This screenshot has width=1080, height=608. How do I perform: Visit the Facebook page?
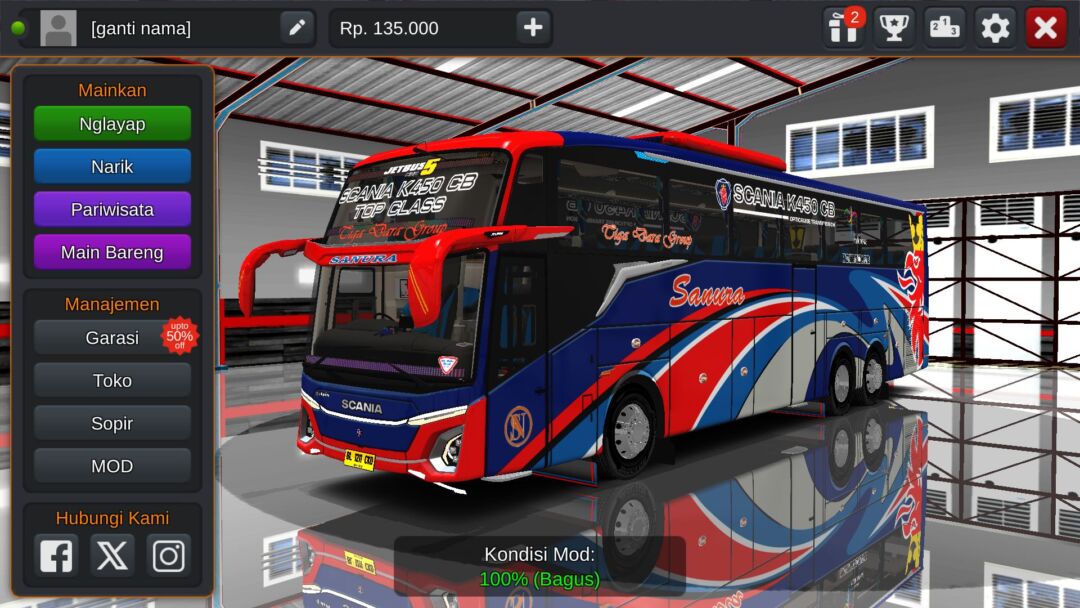click(x=56, y=555)
